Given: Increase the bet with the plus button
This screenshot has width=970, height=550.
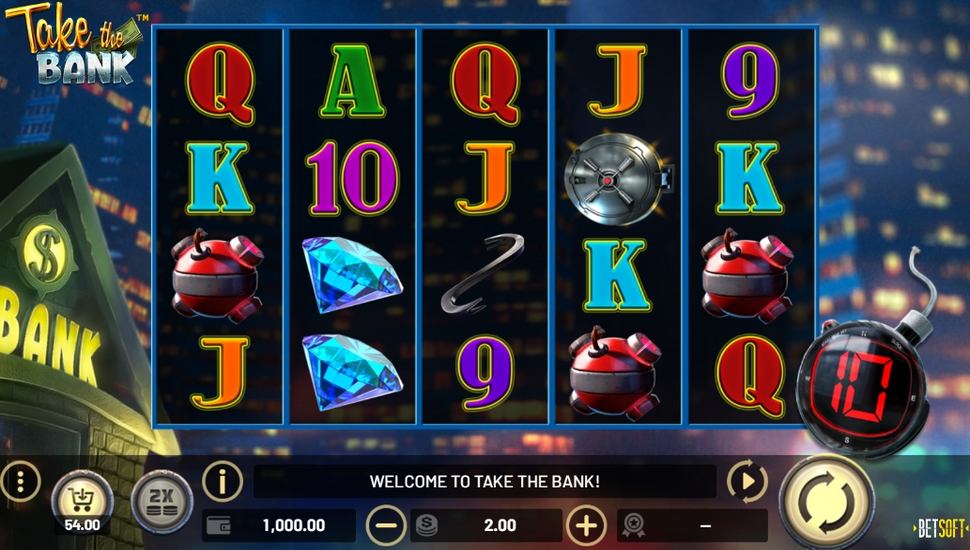Looking at the screenshot, I should pos(586,525).
